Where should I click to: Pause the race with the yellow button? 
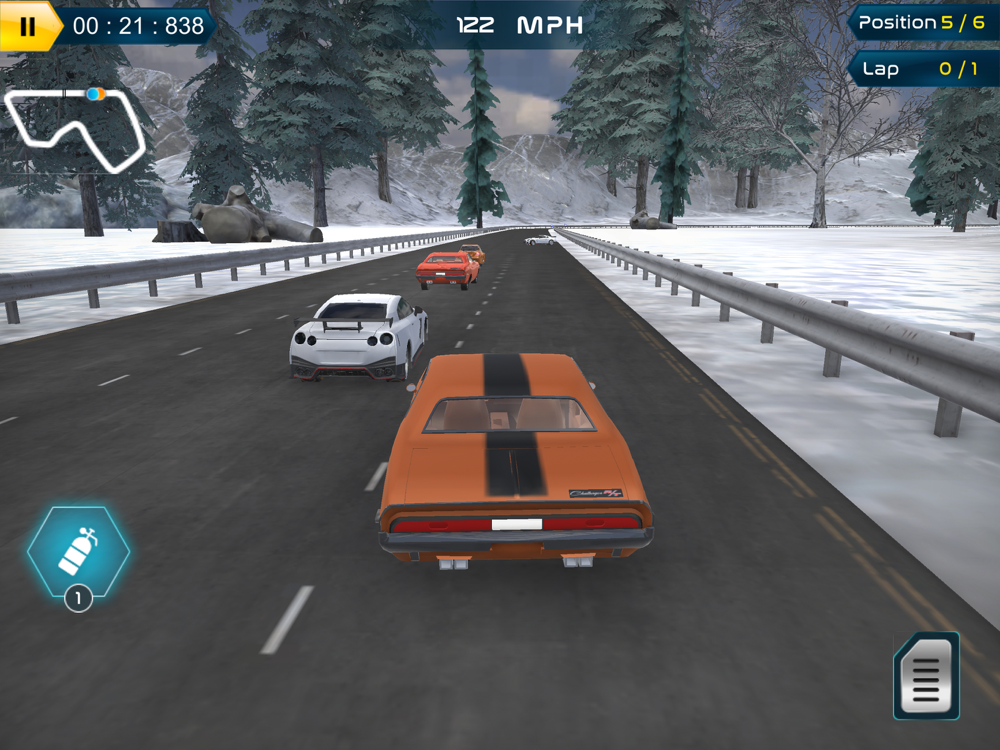(x=27, y=26)
